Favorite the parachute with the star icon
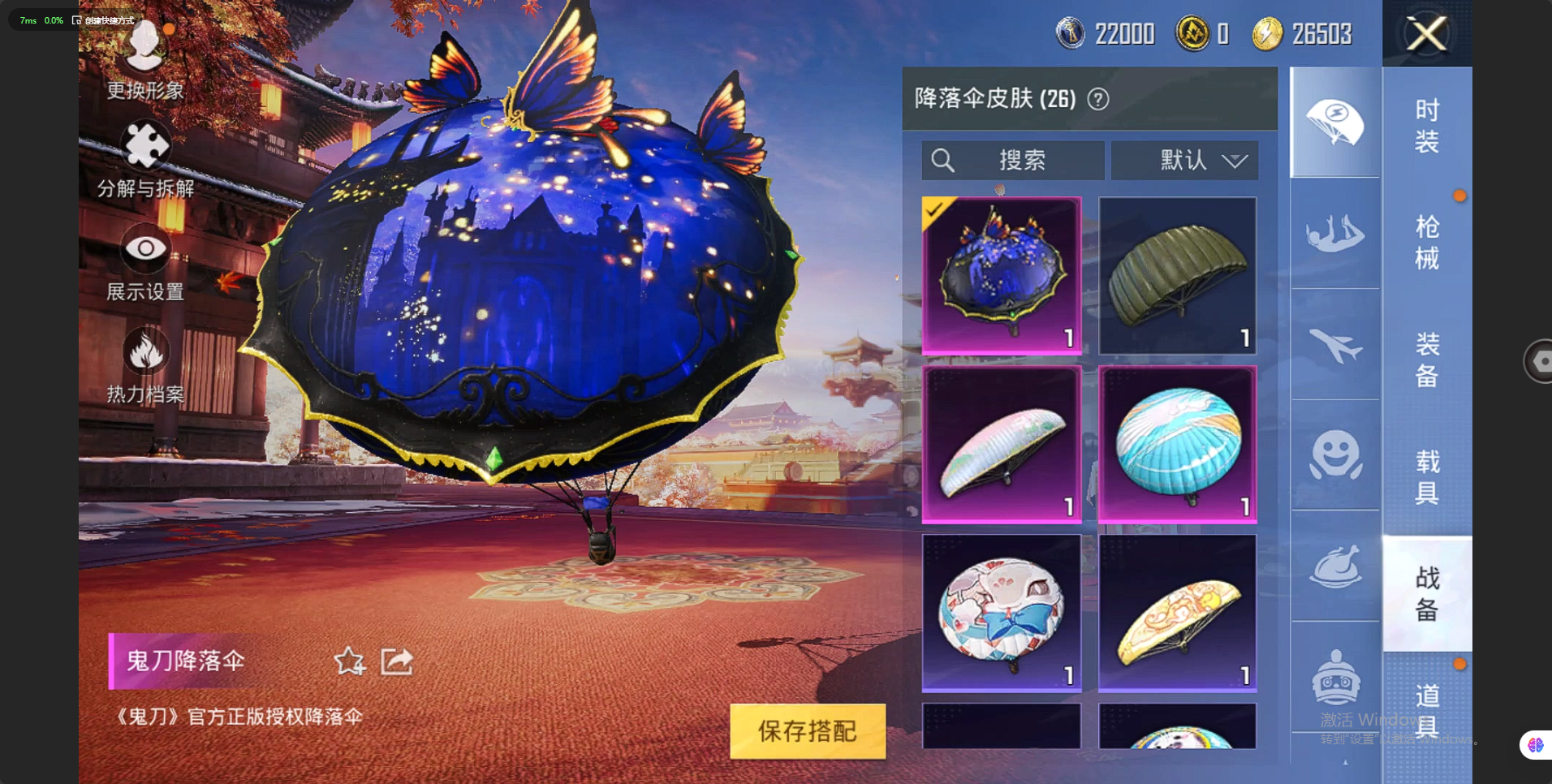The height and width of the screenshot is (784, 1552). [350, 661]
